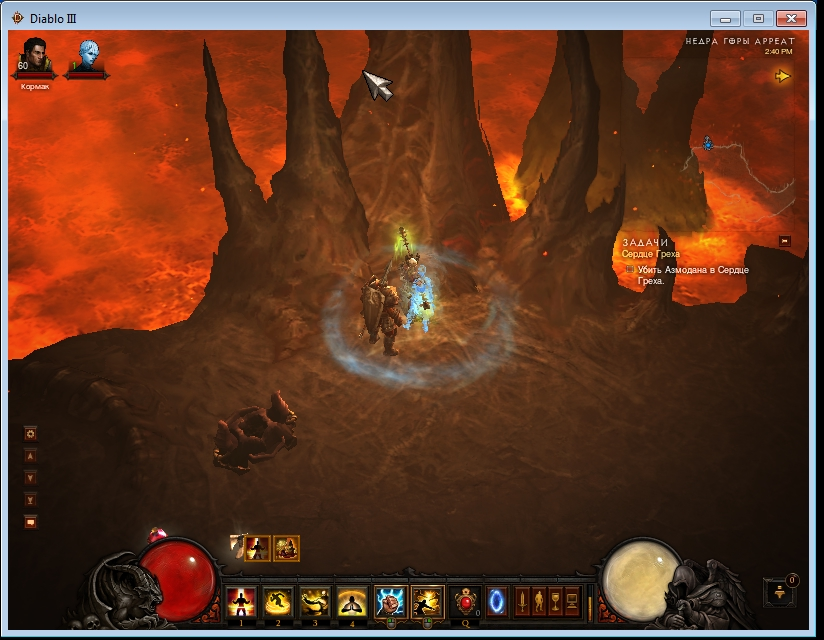Drink the red health potion
Image resolution: width=824 pixels, height=640 pixels.
(x=464, y=601)
